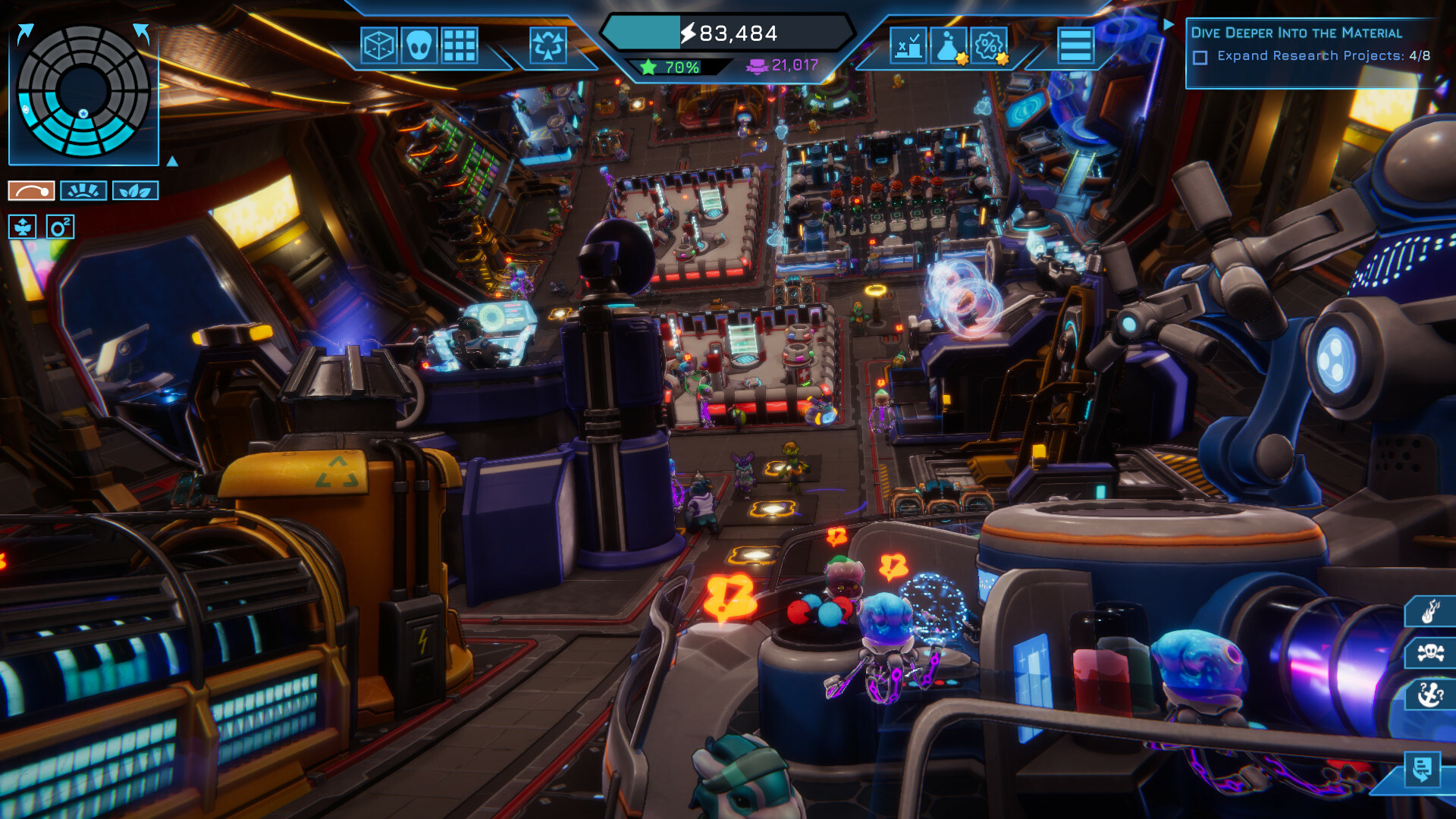Click the 83,484 energy balance display
The height and width of the screenshot is (819, 1456).
tap(728, 33)
